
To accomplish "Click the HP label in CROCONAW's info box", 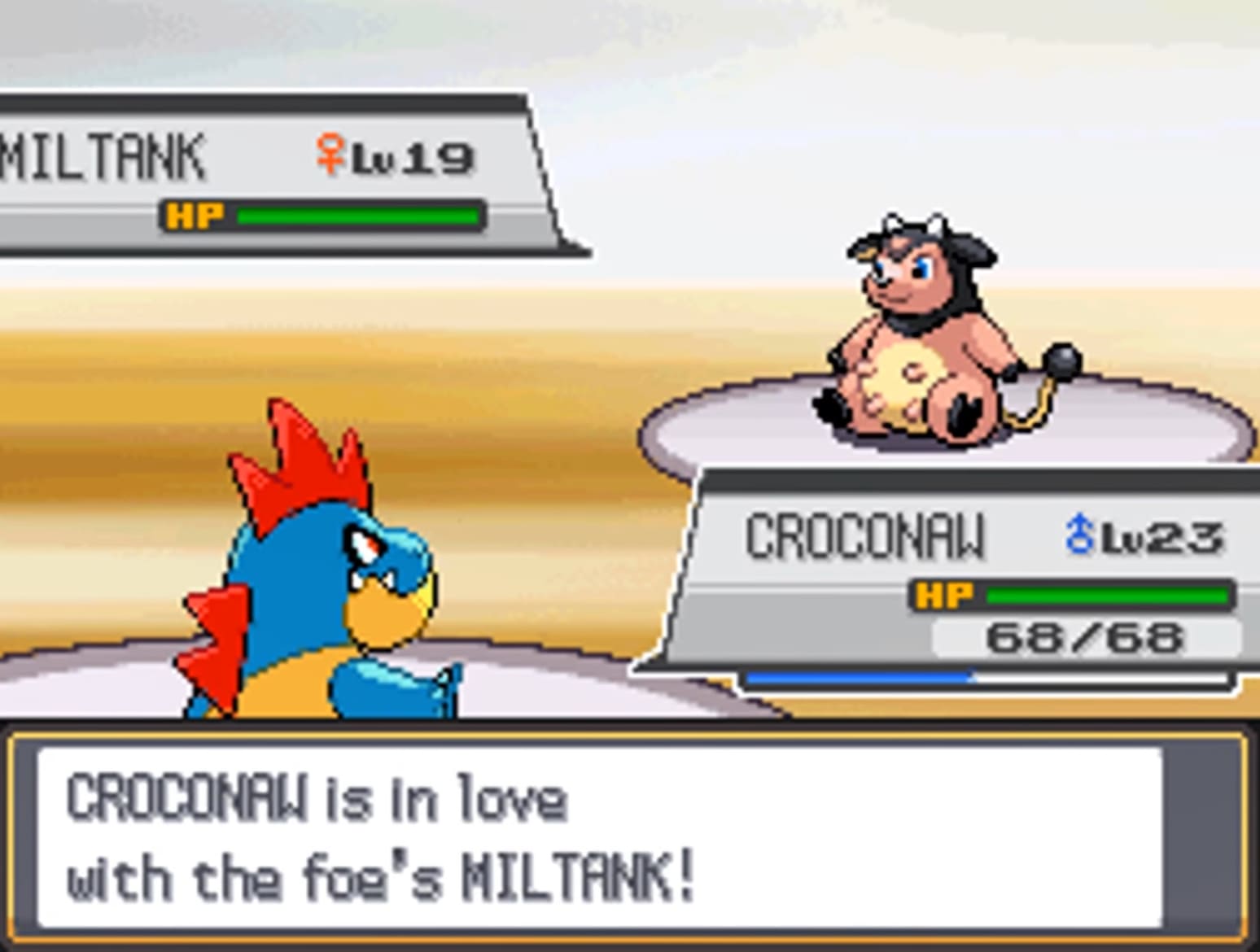I will coord(944,596).
